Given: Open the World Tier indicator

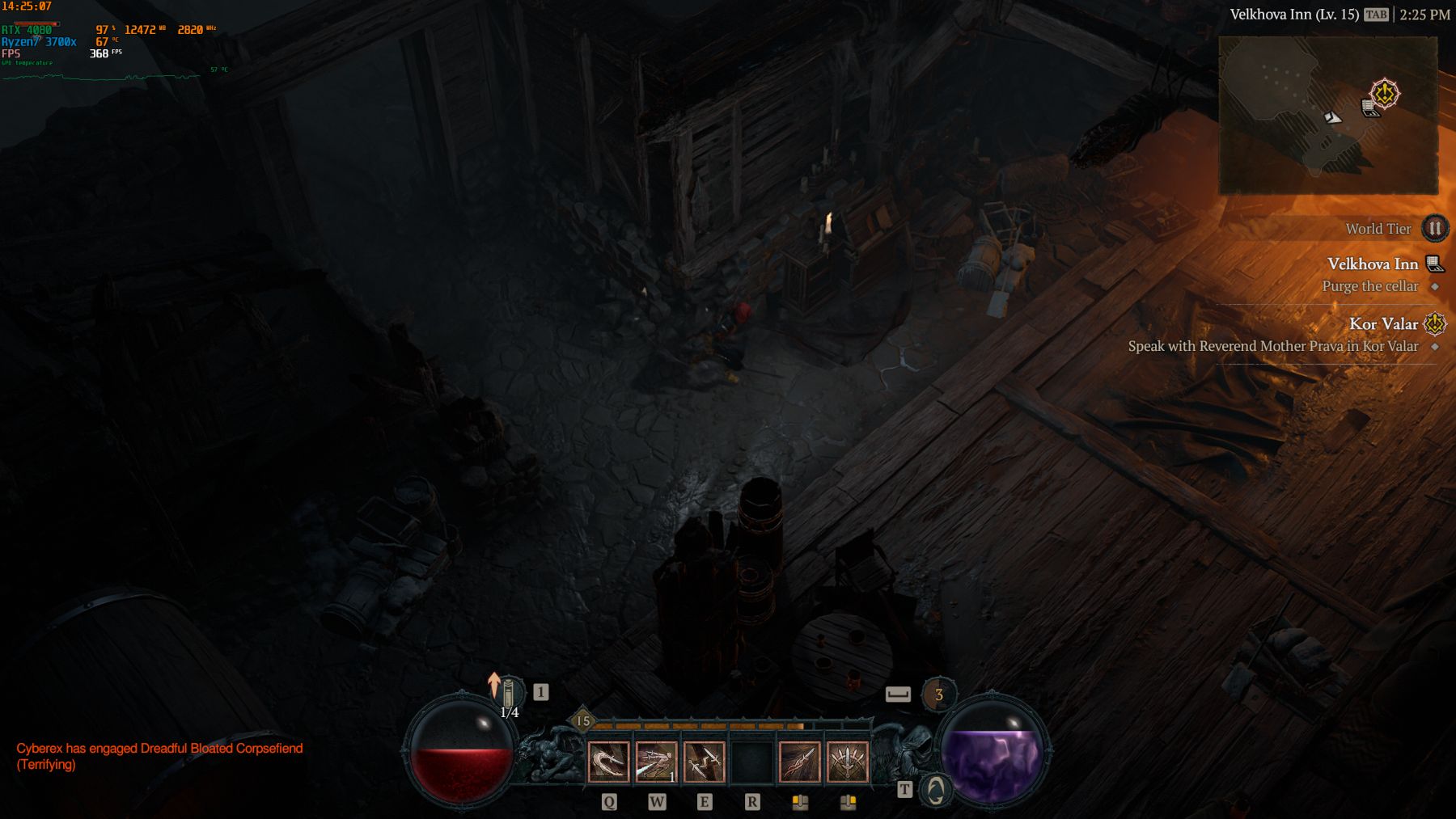Looking at the screenshot, I should click(x=1434, y=229).
